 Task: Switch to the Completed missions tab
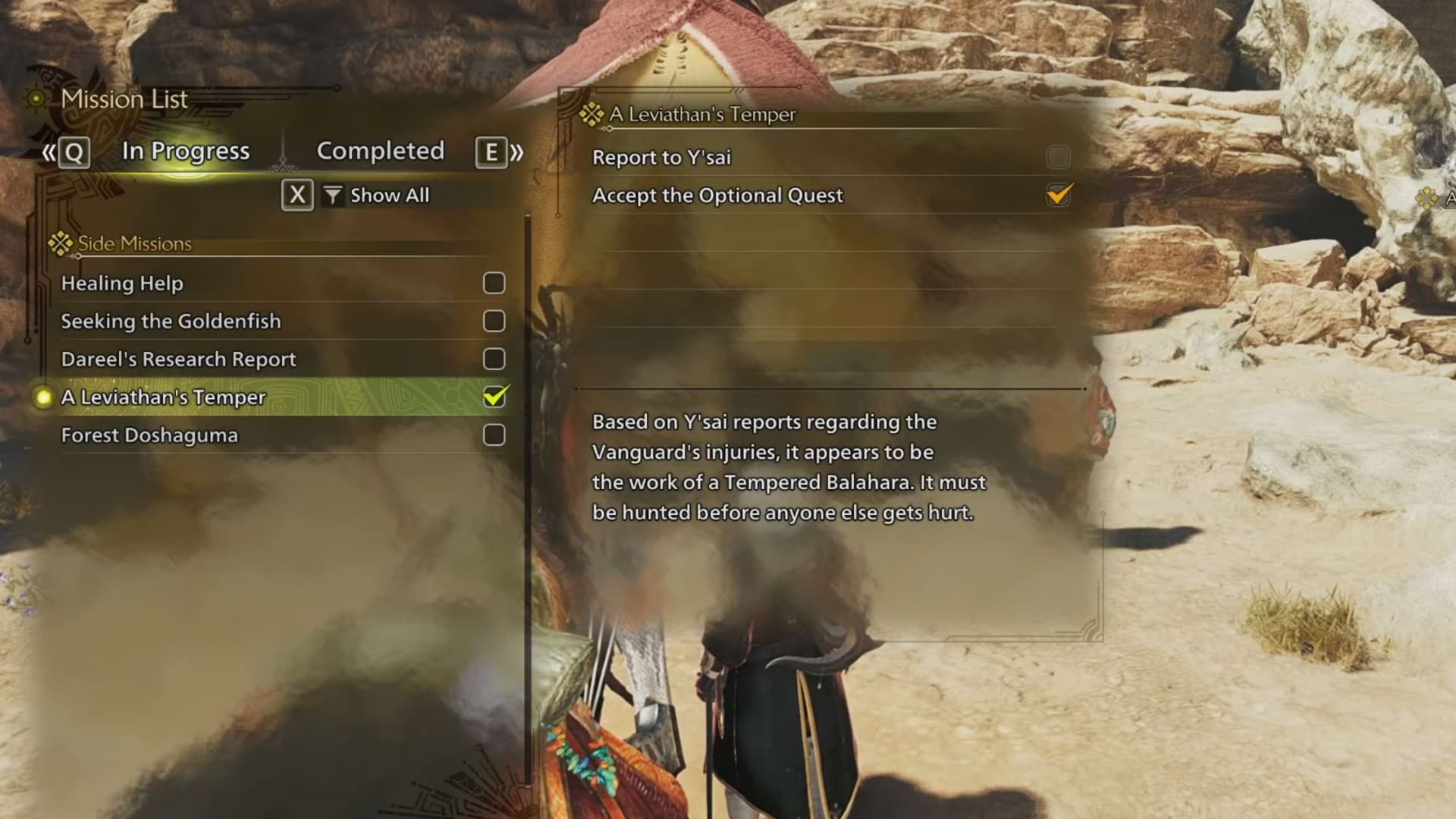pyautogui.click(x=380, y=151)
